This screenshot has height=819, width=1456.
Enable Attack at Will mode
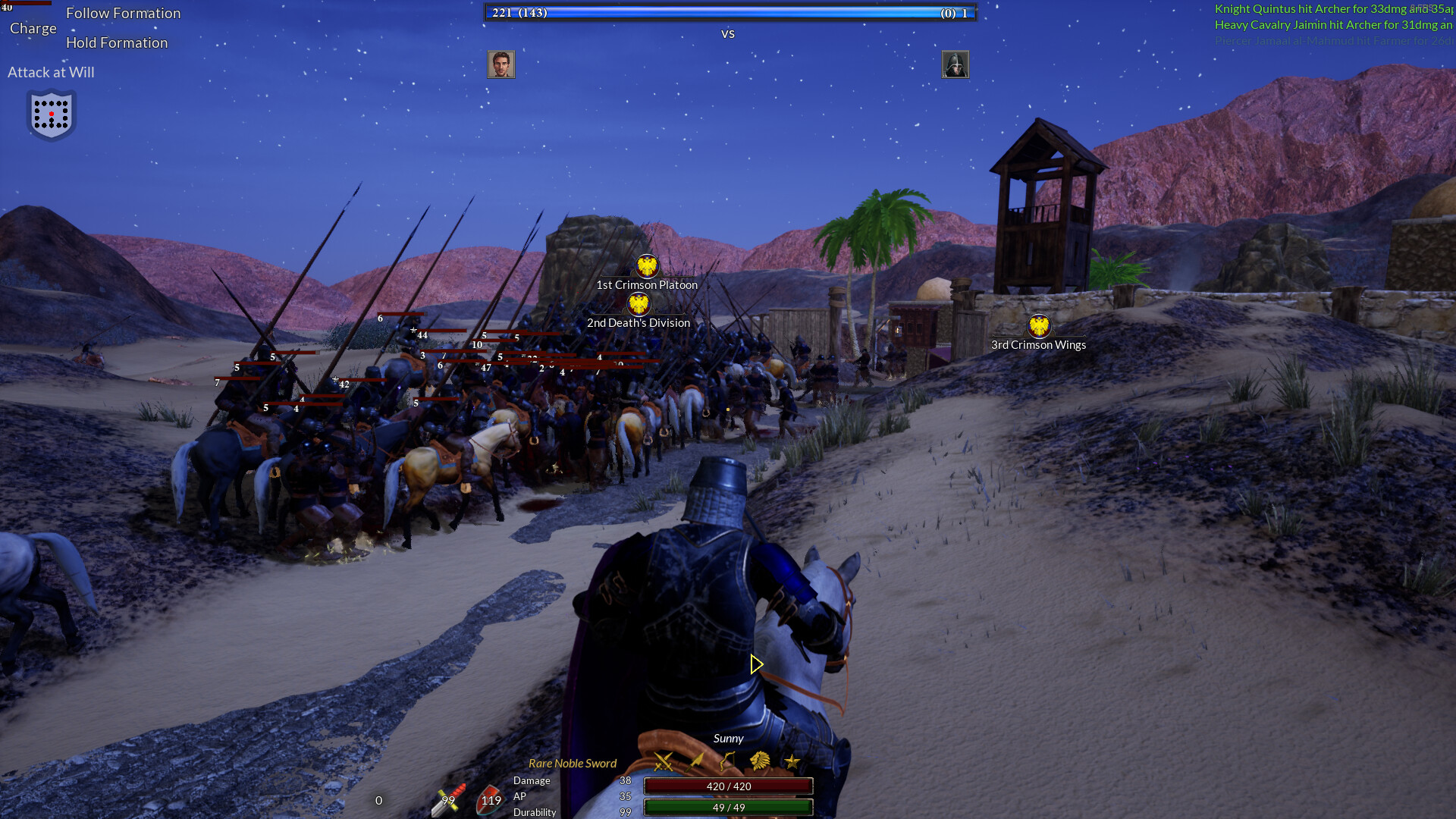51,72
